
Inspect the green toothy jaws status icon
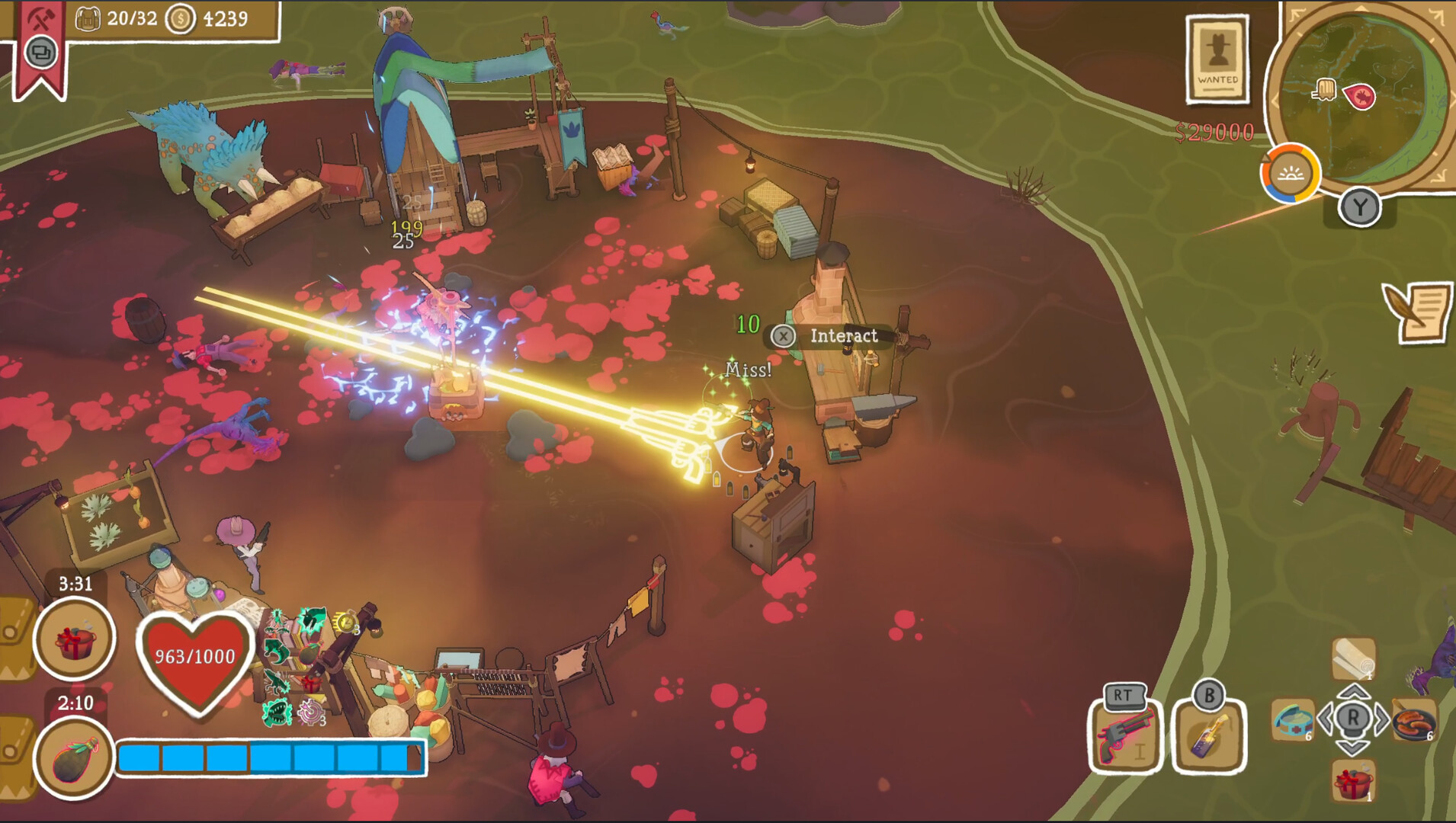(277, 713)
